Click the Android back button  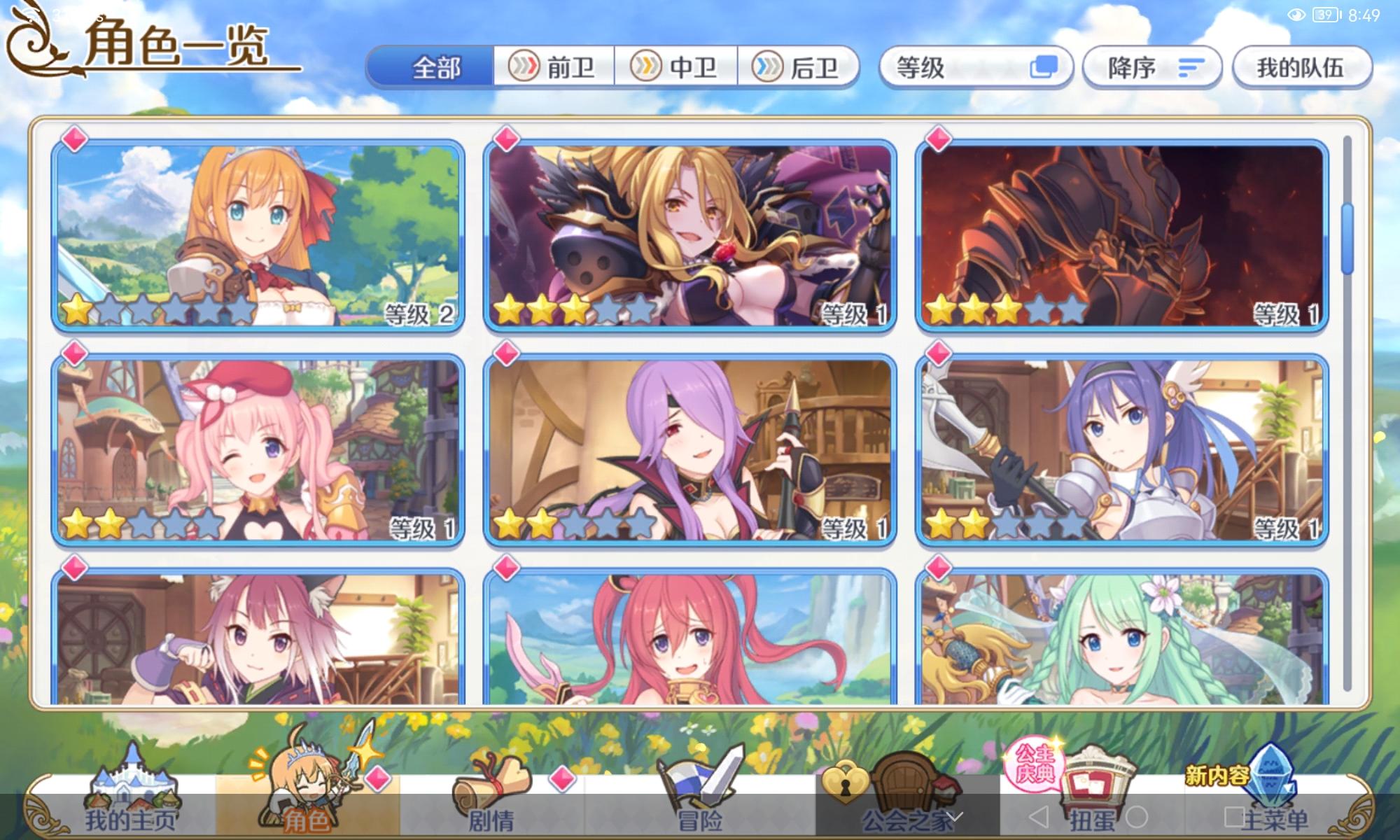(1039, 815)
